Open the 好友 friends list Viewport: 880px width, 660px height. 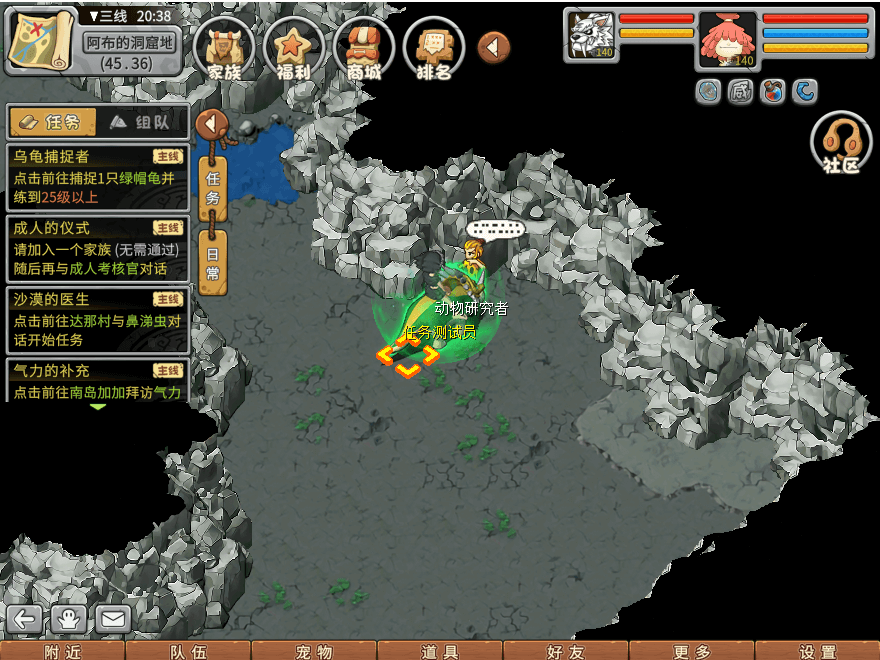pos(566,651)
